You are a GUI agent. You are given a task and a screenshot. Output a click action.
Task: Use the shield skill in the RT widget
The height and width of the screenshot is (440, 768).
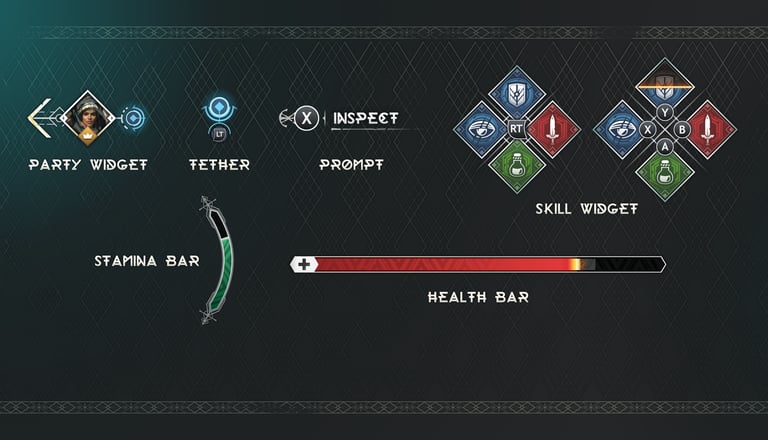pyautogui.click(x=517, y=94)
